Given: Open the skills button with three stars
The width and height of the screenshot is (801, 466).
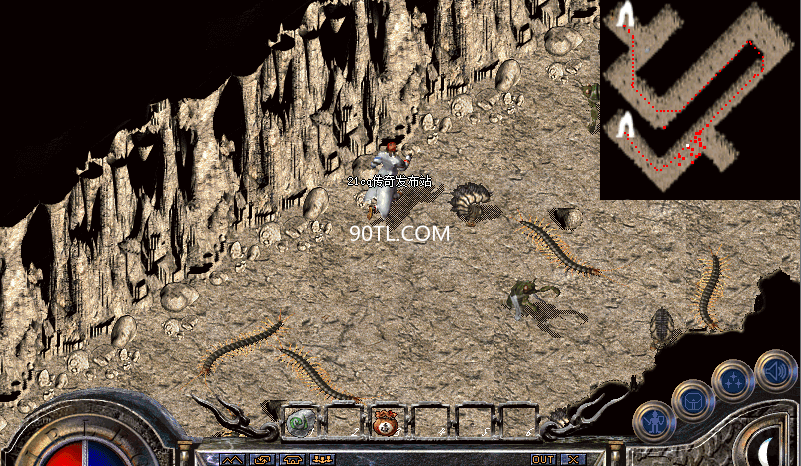Looking at the screenshot, I should pyautogui.click(x=731, y=380).
